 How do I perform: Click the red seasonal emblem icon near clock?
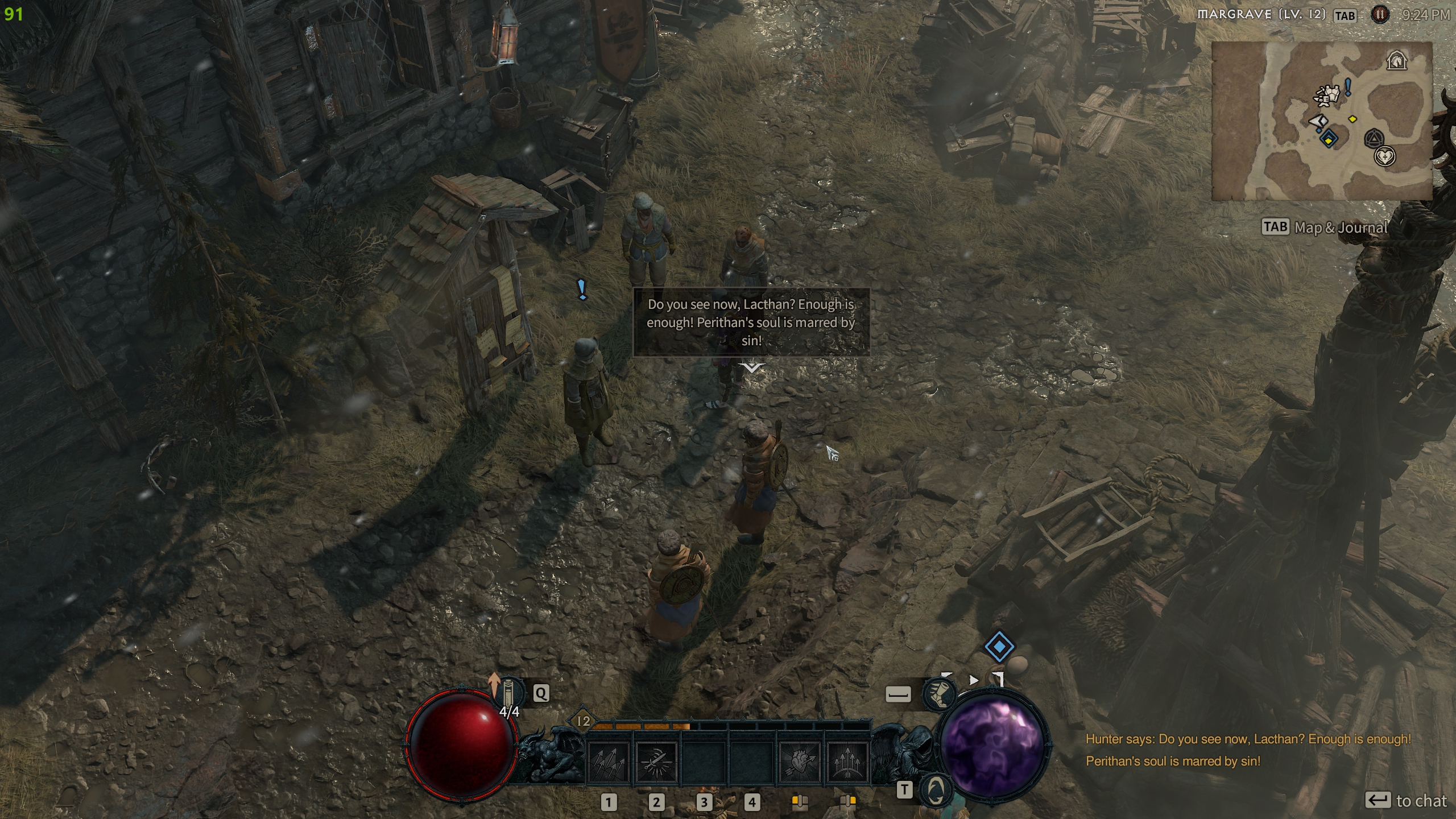pos(1379,15)
